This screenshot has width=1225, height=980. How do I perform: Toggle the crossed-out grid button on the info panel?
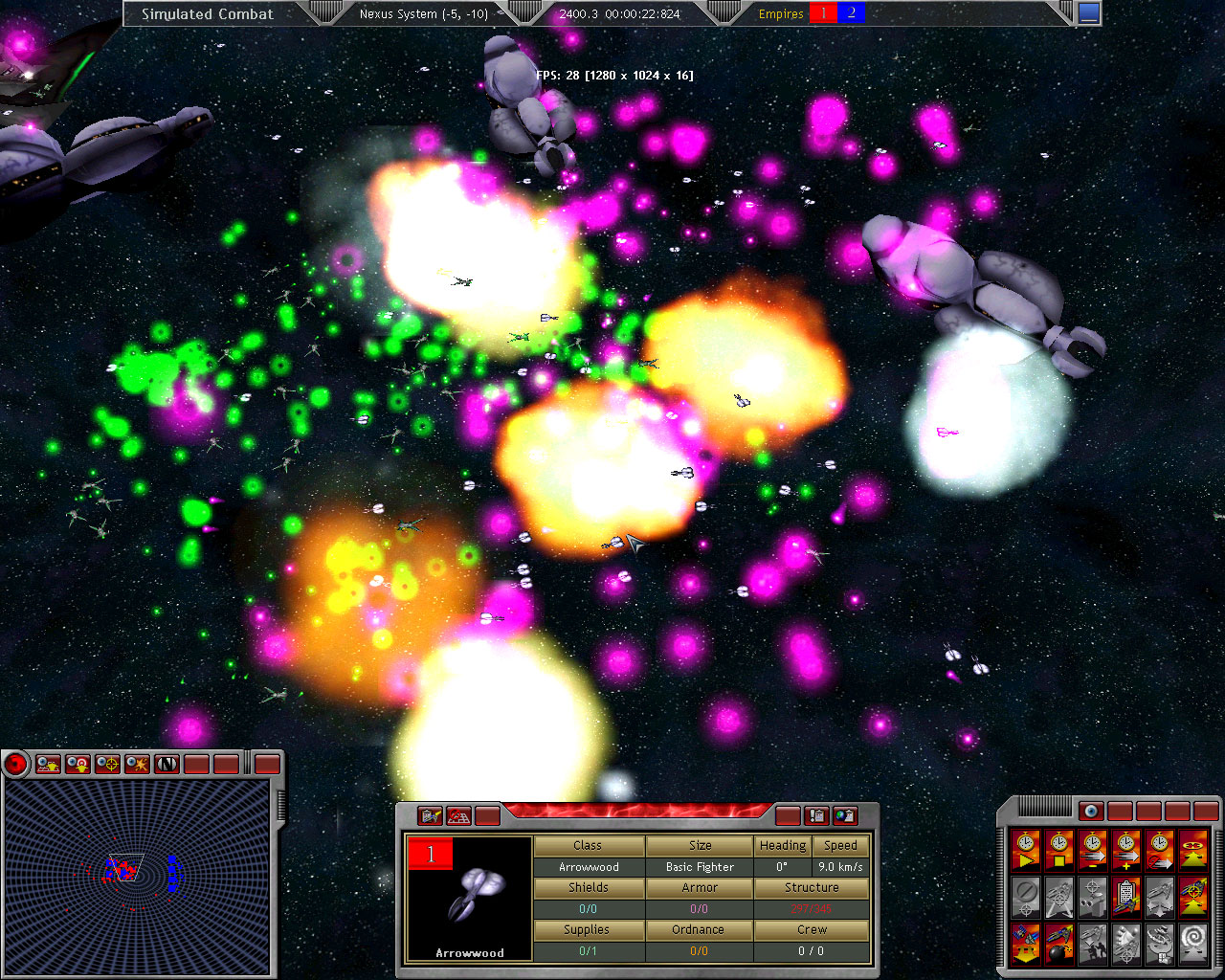(x=459, y=816)
